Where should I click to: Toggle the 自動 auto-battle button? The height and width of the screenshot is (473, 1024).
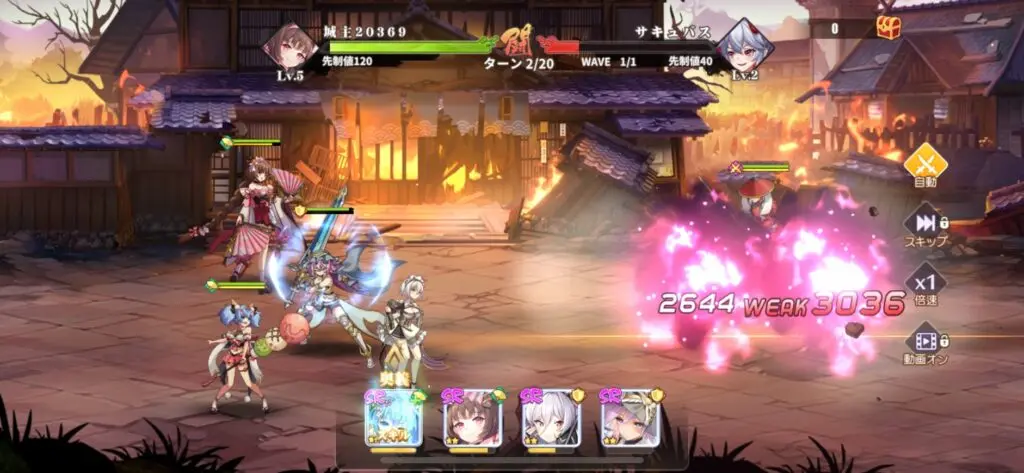(x=925, y=165)
